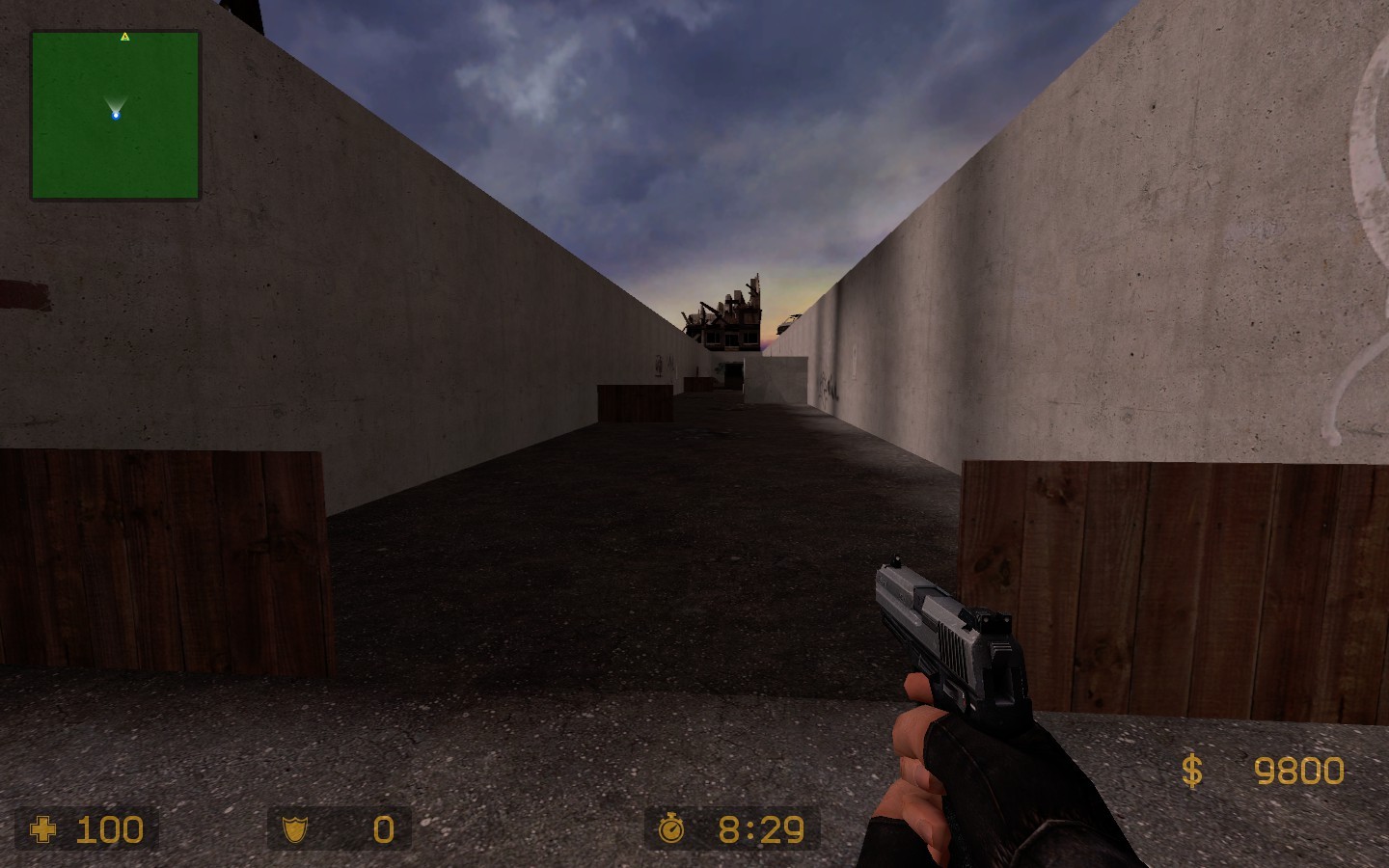Expand the money display showing 9800
This screenshot has width=1389, height=868.
1299,770
